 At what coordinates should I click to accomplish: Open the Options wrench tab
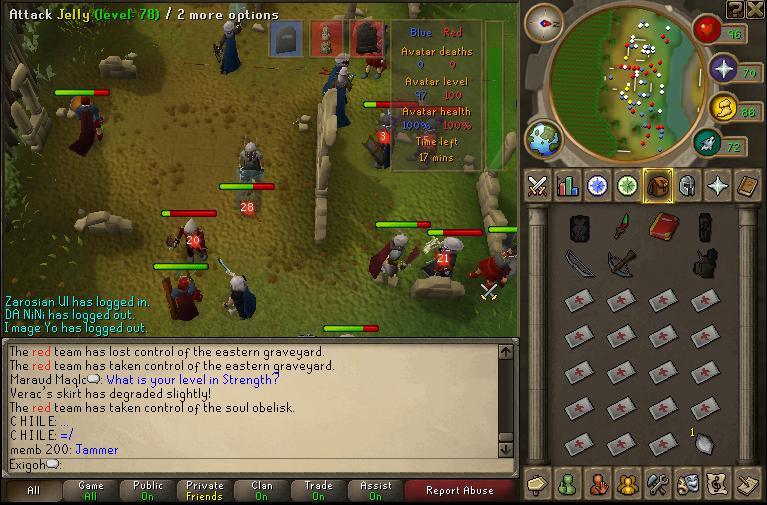[658, 483]
